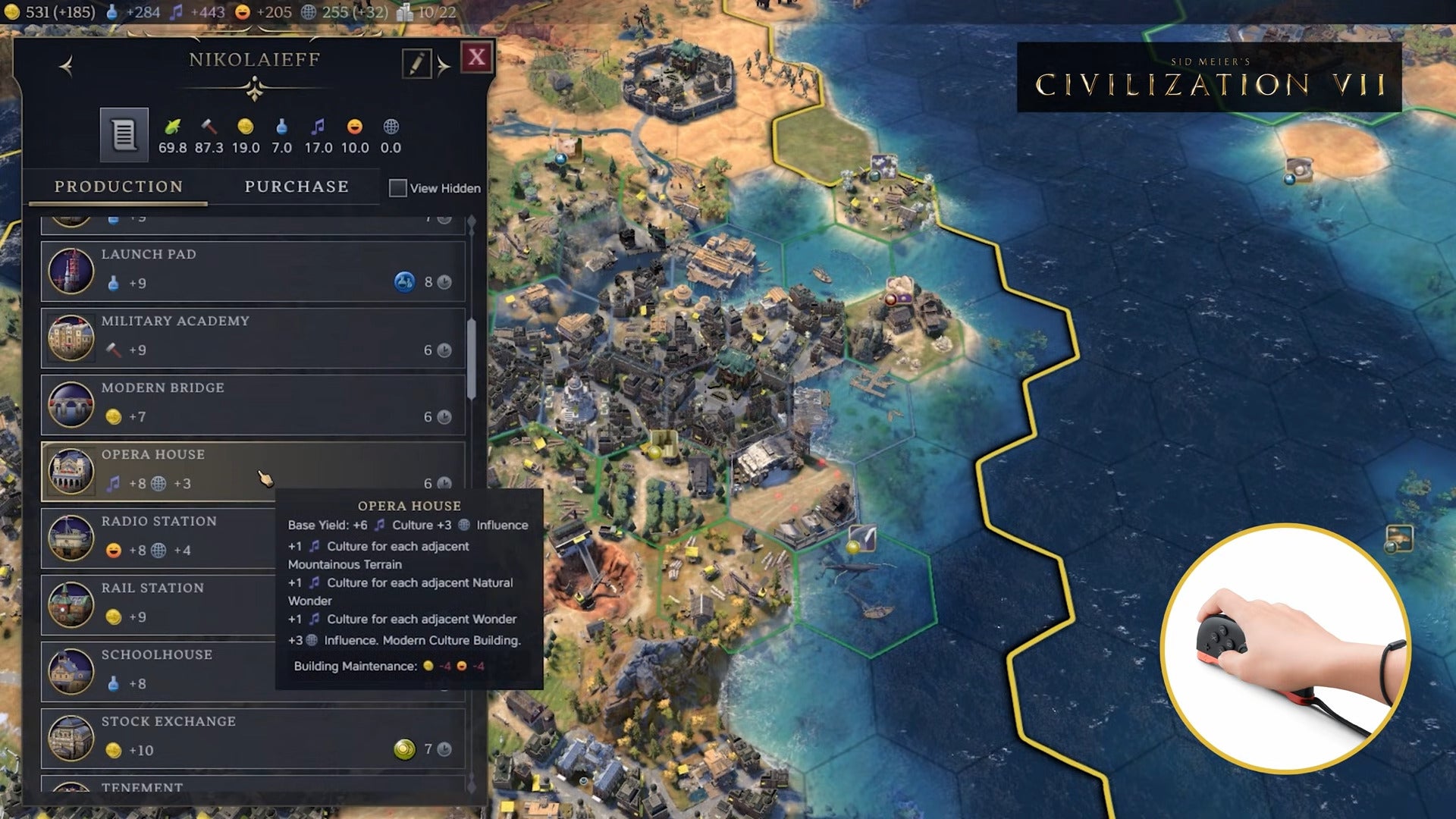Click the science flask icon showing +284
This screenshot has height=819, width=1456.
coord(111,12)
